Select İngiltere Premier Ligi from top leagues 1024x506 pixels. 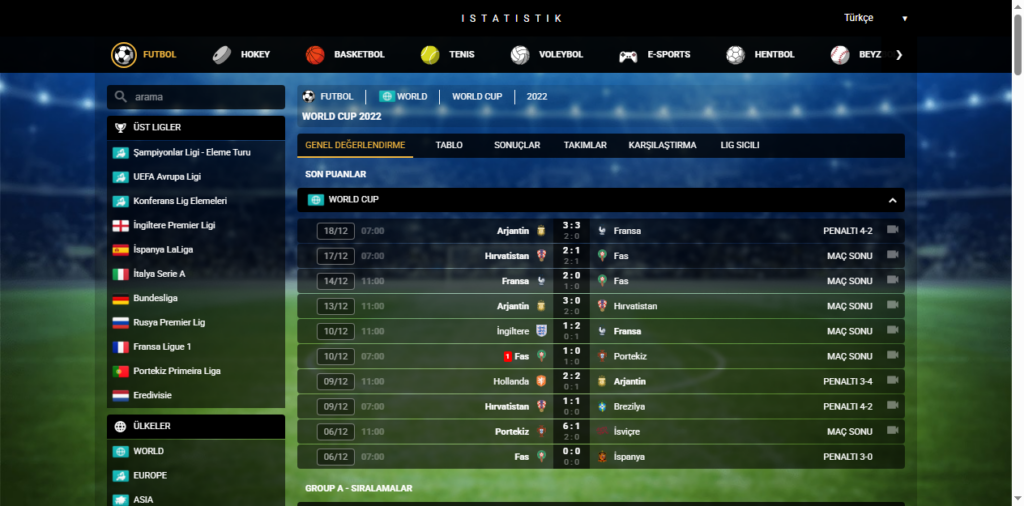pos(174,225)
